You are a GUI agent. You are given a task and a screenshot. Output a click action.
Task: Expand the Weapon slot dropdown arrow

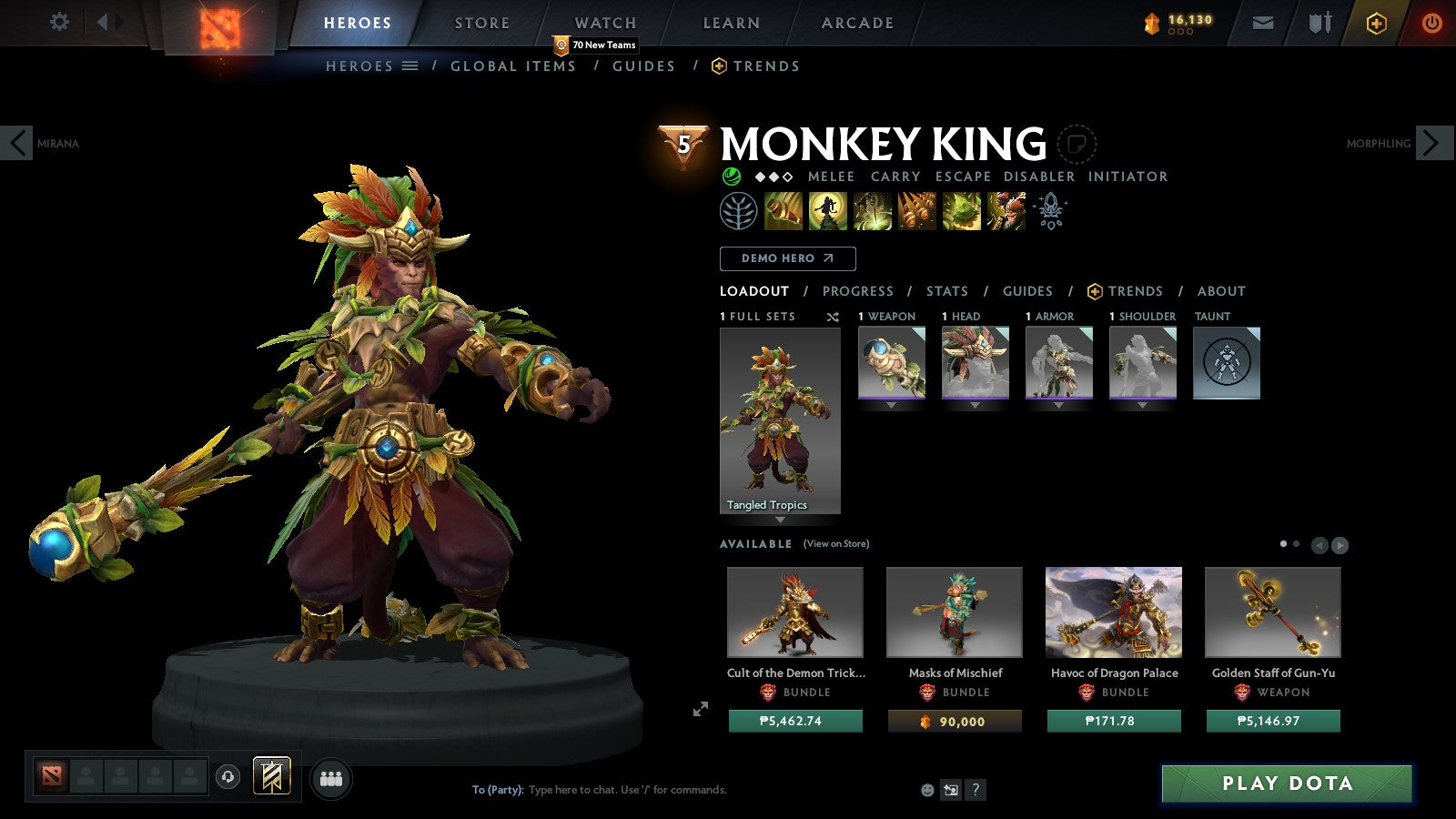(892, 404)
